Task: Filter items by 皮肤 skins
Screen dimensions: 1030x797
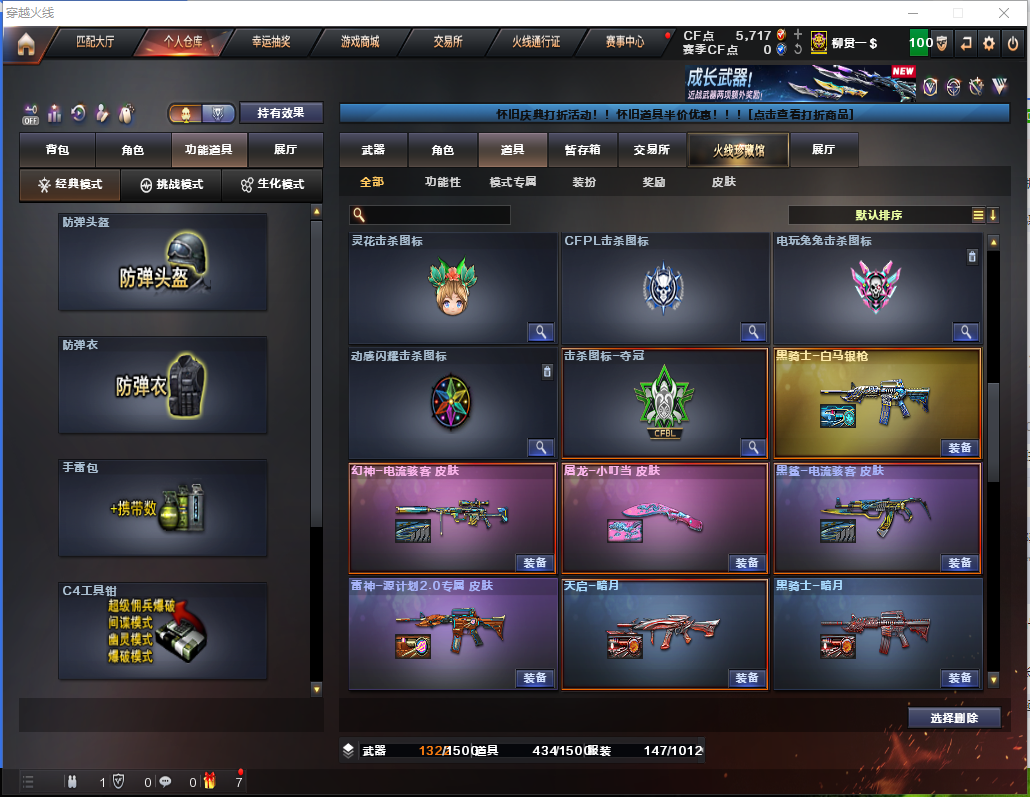Action: 723,182
